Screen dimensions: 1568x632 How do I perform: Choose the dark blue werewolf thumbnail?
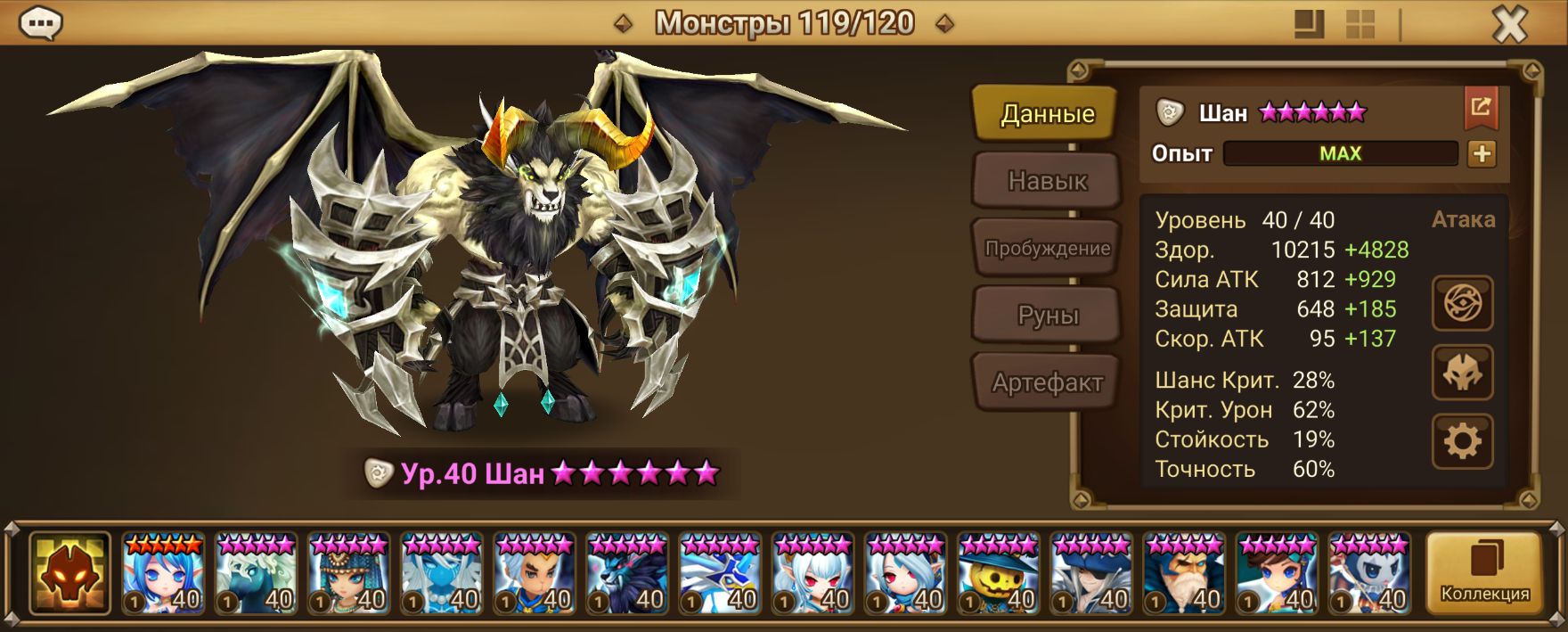627,574
